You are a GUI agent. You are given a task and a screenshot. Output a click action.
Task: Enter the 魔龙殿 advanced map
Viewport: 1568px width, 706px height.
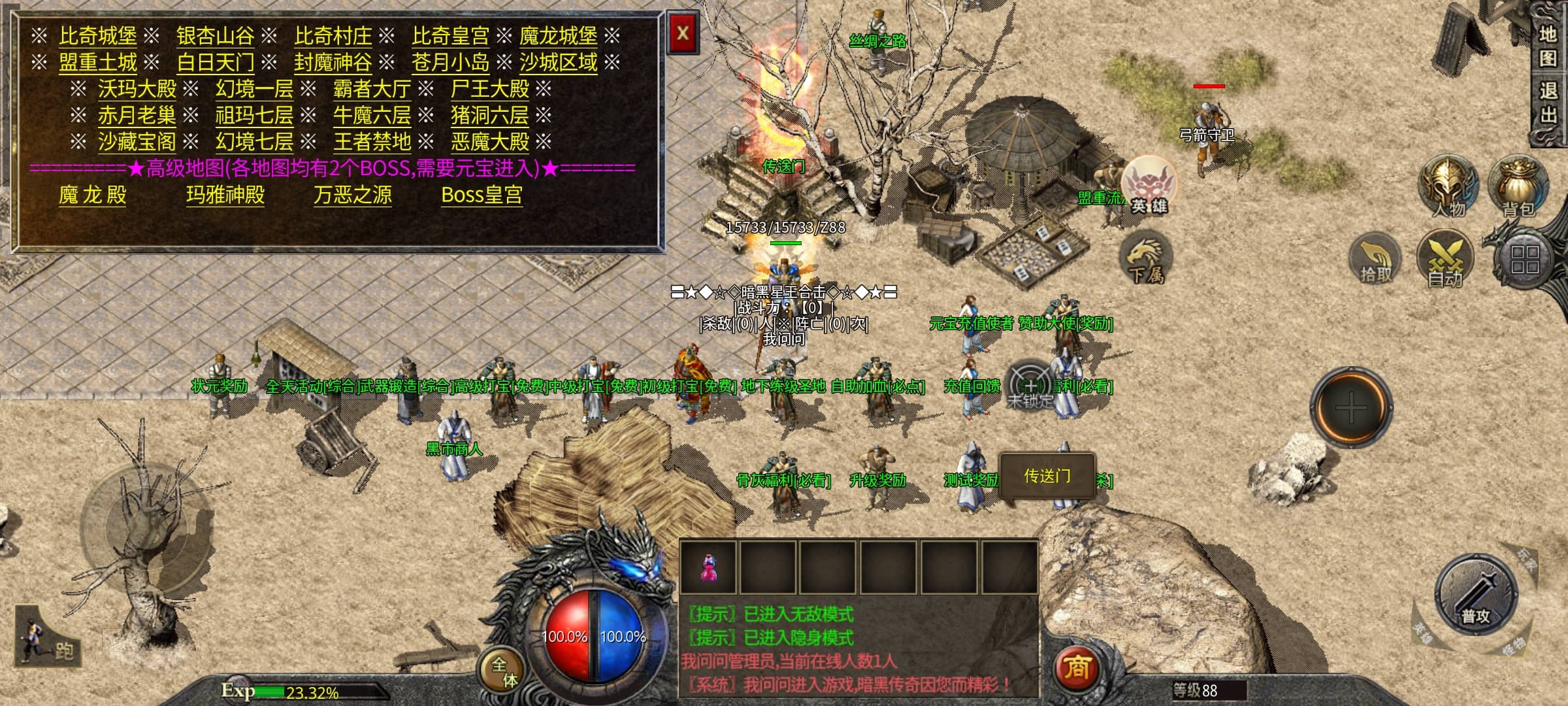[92, 195]
